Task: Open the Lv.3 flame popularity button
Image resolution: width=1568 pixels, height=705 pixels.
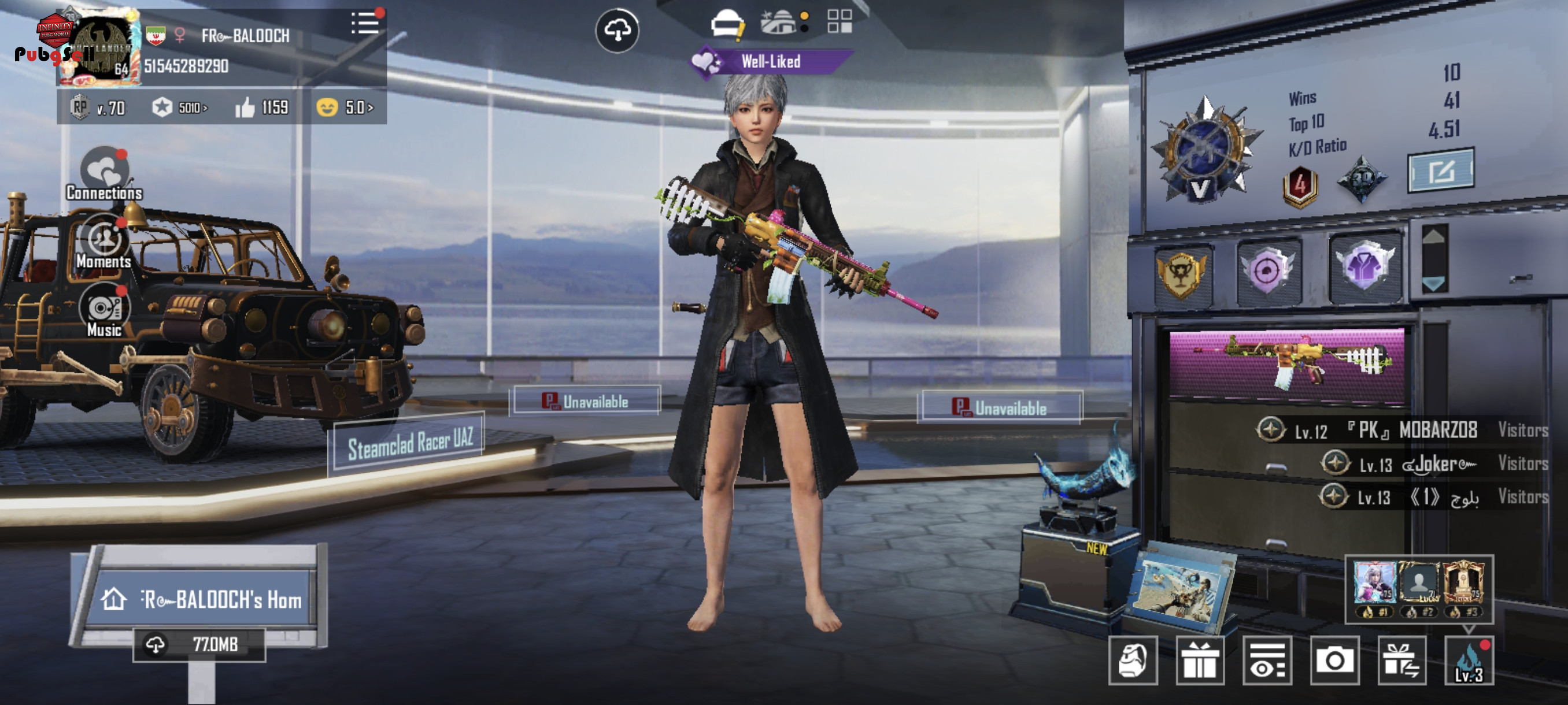Action: [x=1468, y=661]
